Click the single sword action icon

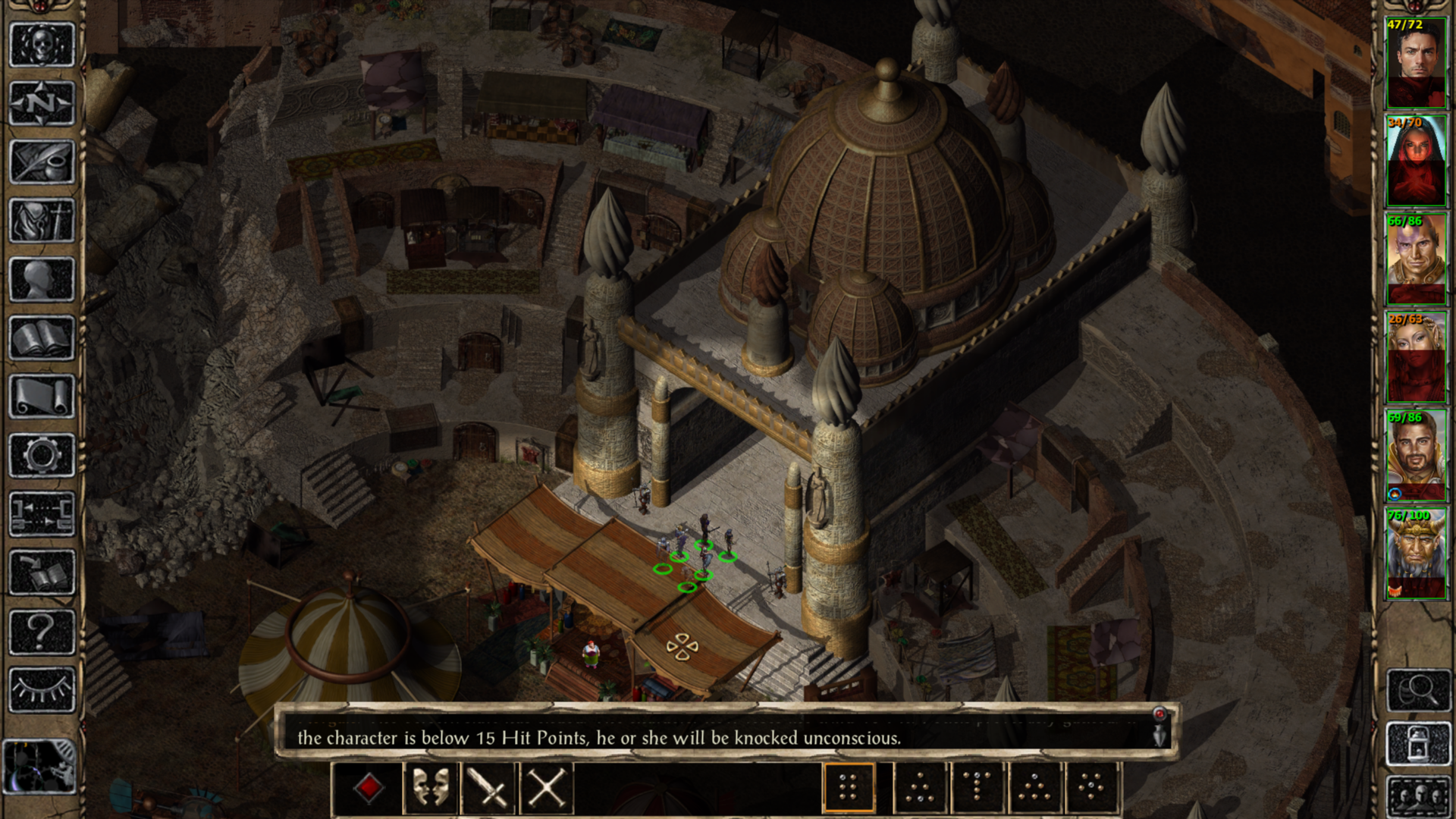point(489,789)
